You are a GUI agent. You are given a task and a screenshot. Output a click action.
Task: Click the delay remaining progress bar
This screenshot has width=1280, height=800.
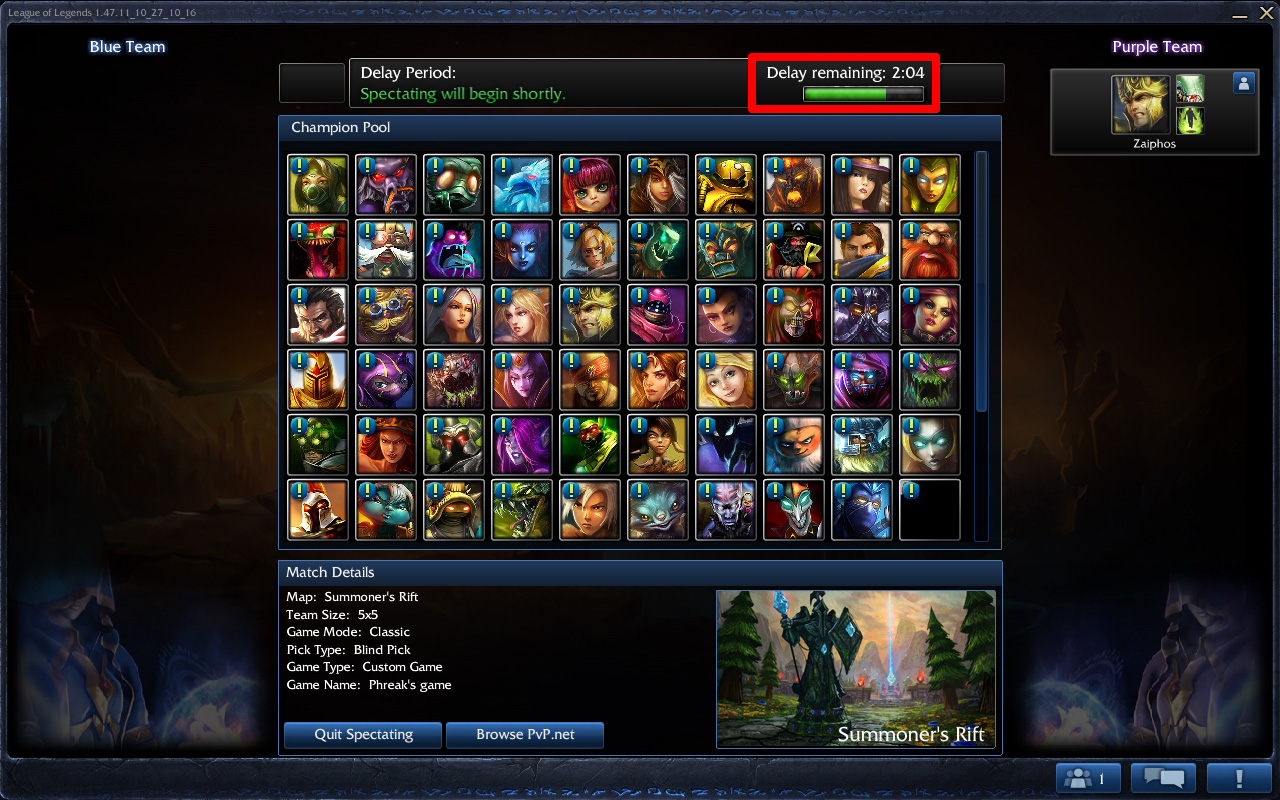(x=862, y=93)
